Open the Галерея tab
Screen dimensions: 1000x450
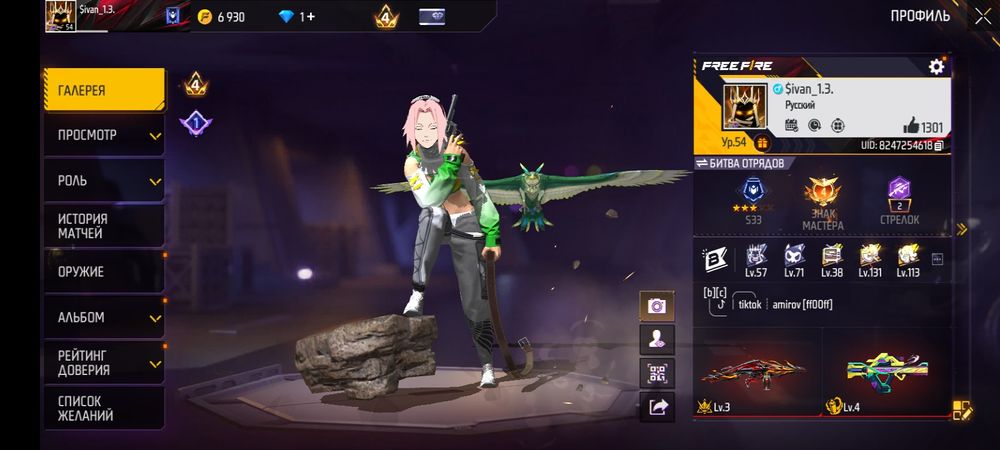104,91
